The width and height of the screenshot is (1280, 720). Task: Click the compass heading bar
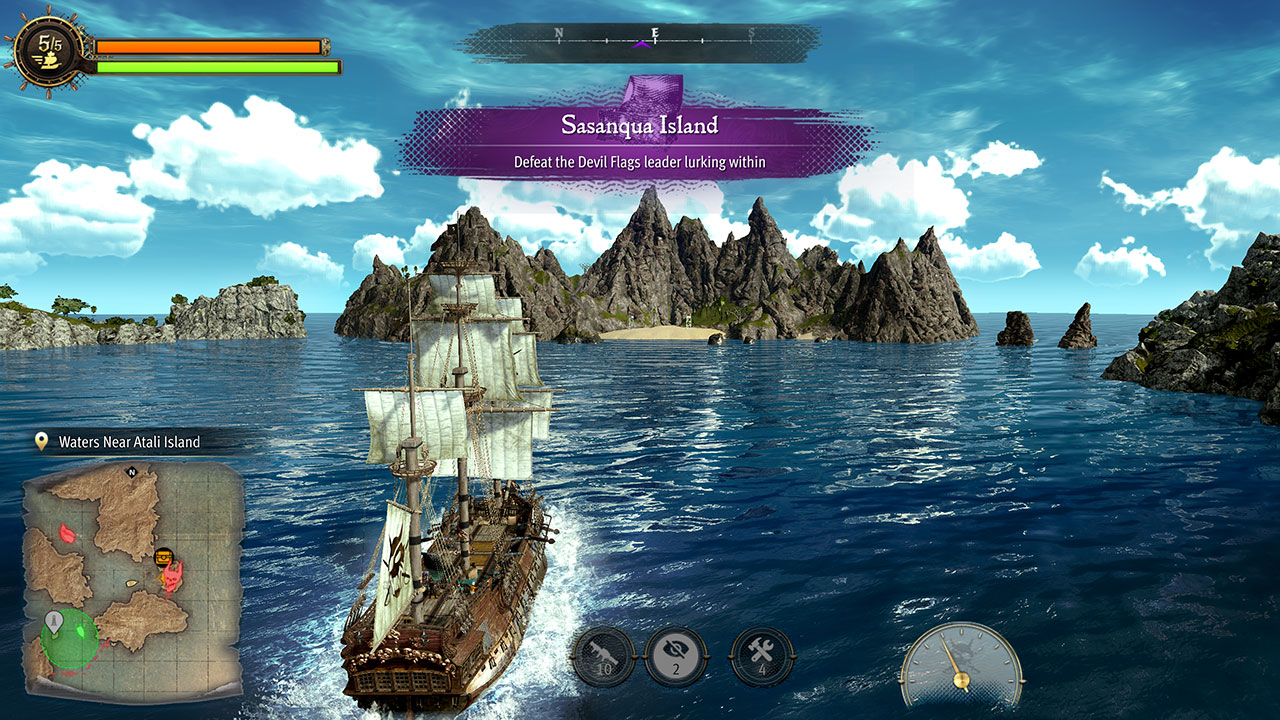640,41
